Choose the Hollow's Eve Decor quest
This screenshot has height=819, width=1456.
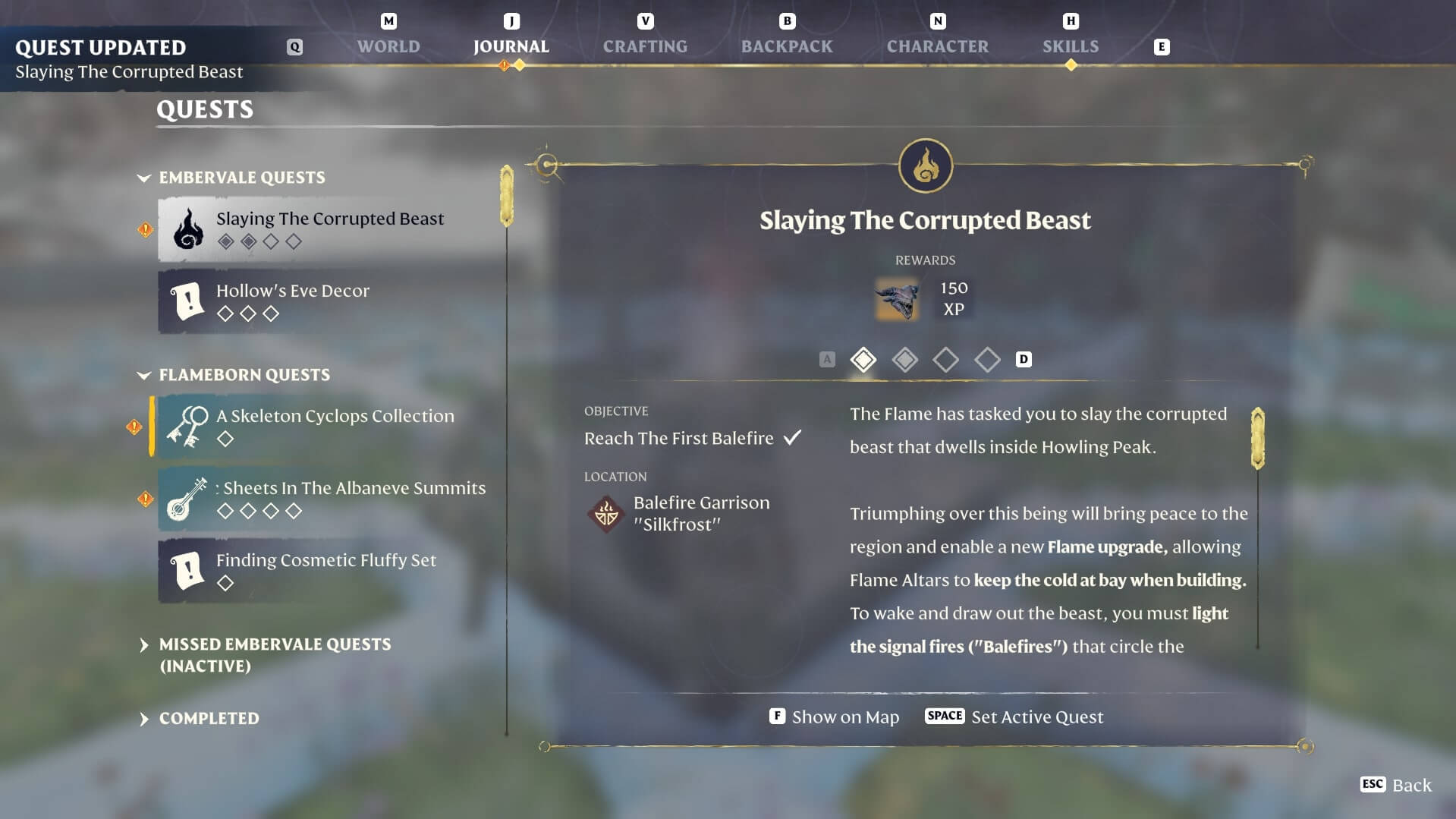point(329,301)
